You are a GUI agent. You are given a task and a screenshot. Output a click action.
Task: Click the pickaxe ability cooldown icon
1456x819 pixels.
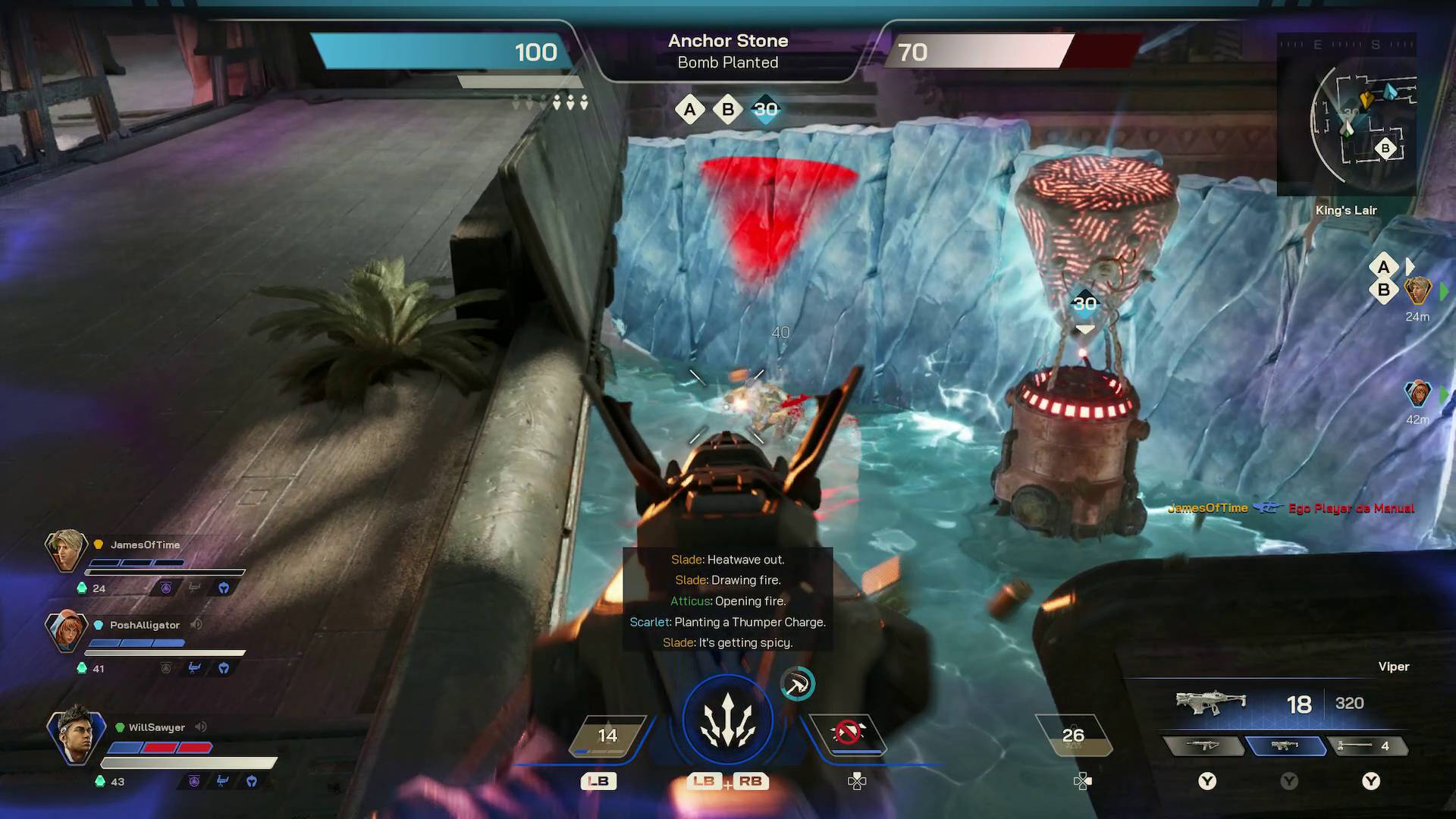[x=798, y=683]
